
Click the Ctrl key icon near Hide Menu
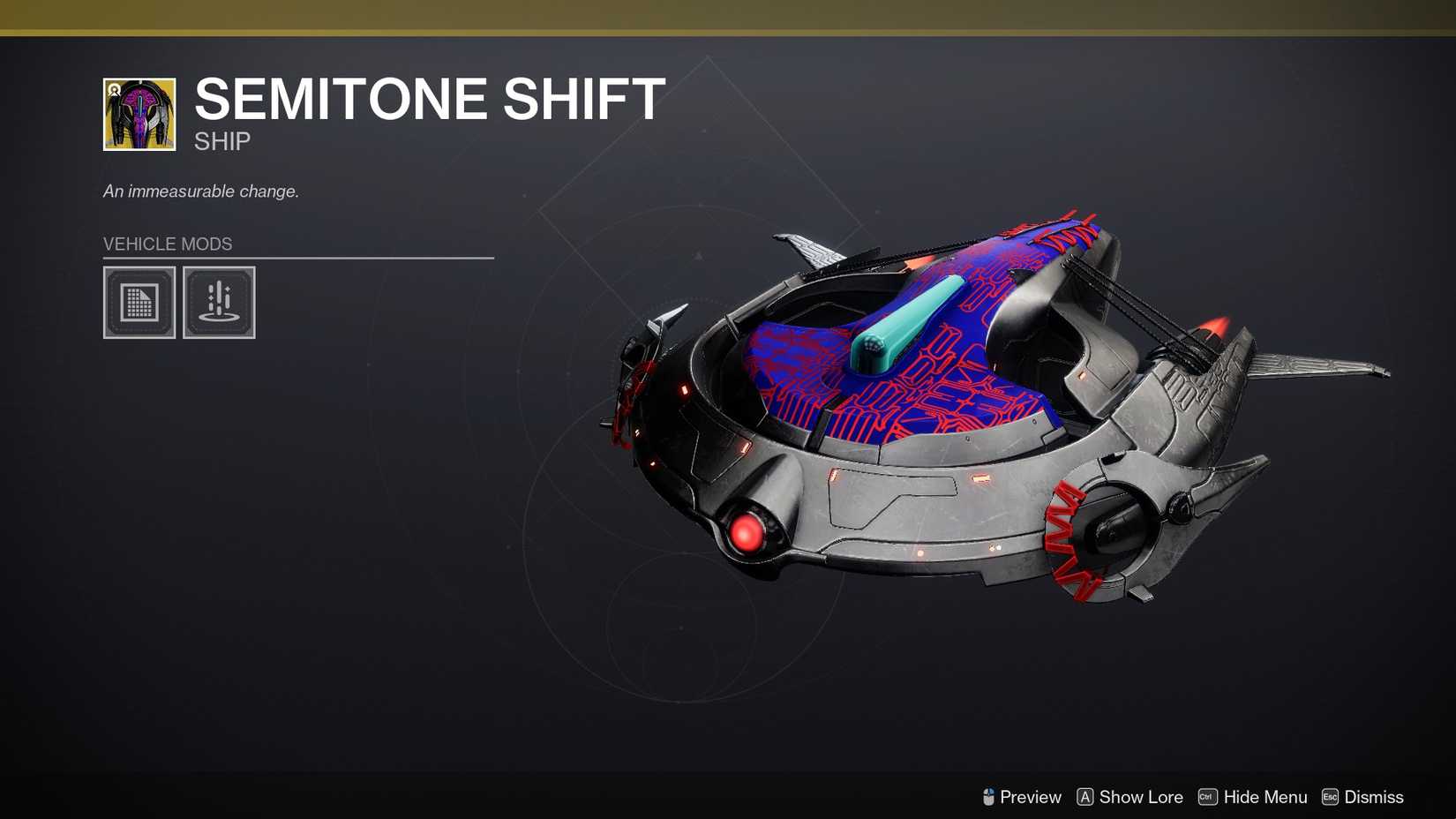pyautogui.click(x=1207, y=797)
